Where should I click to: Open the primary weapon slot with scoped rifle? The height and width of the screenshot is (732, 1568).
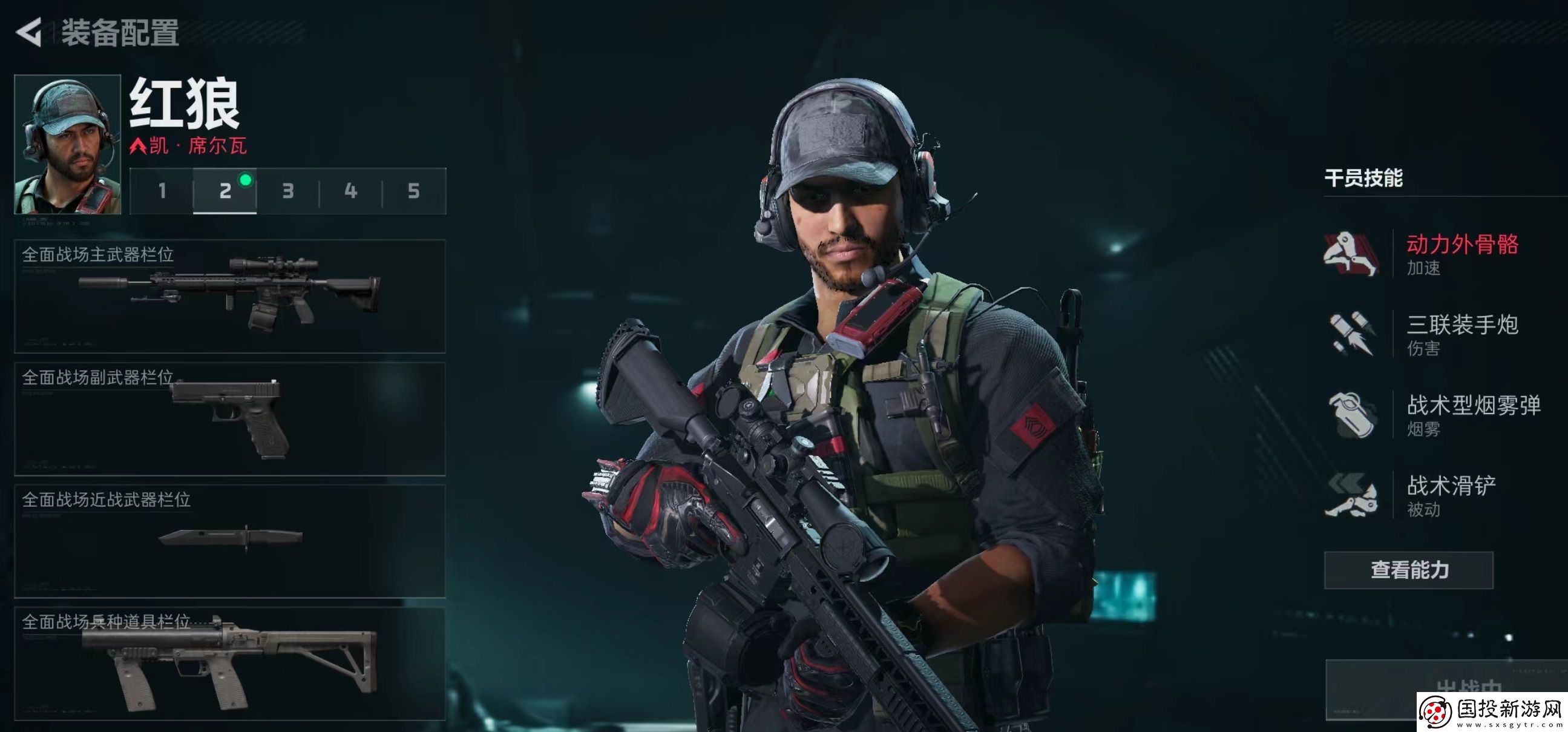tap(230, 296)
